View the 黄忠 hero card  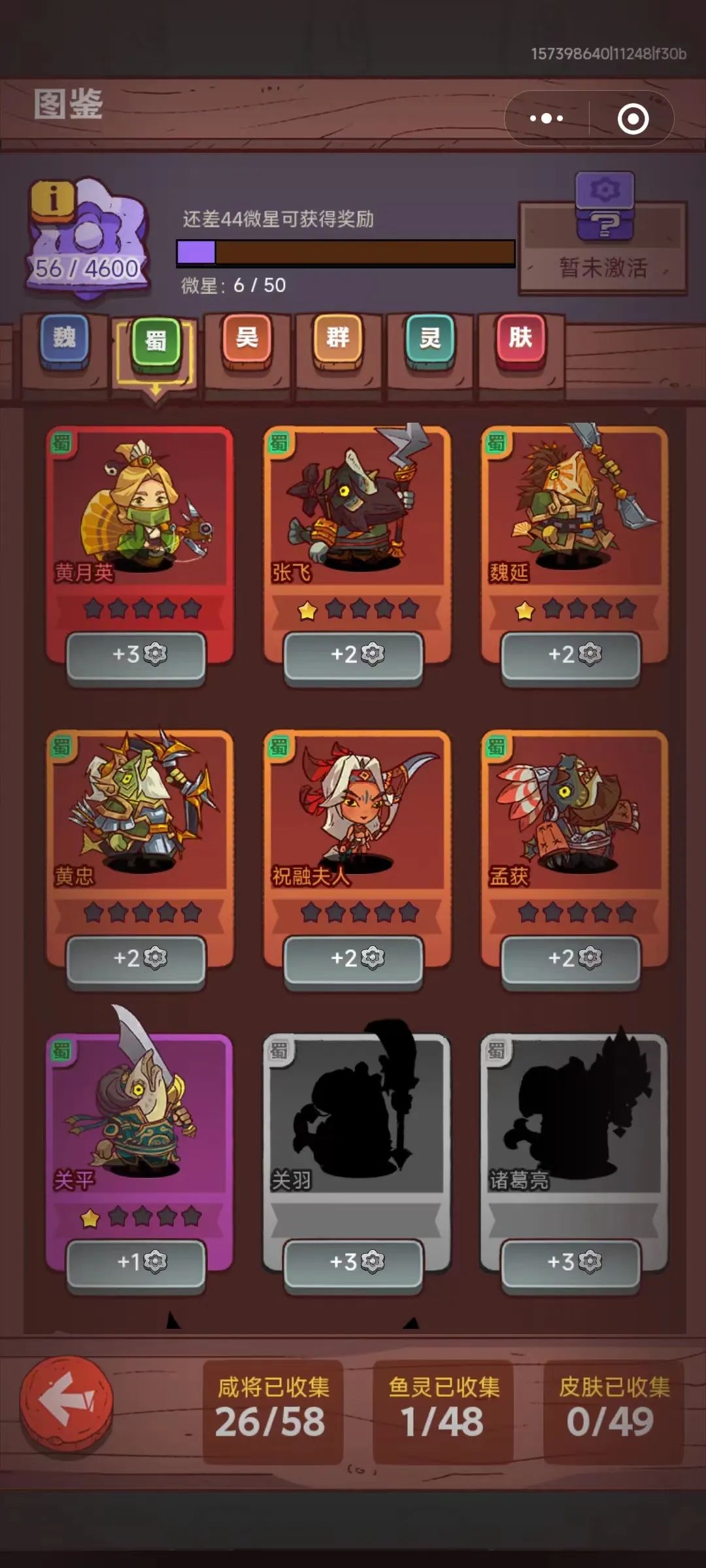(x=139, y=813)
